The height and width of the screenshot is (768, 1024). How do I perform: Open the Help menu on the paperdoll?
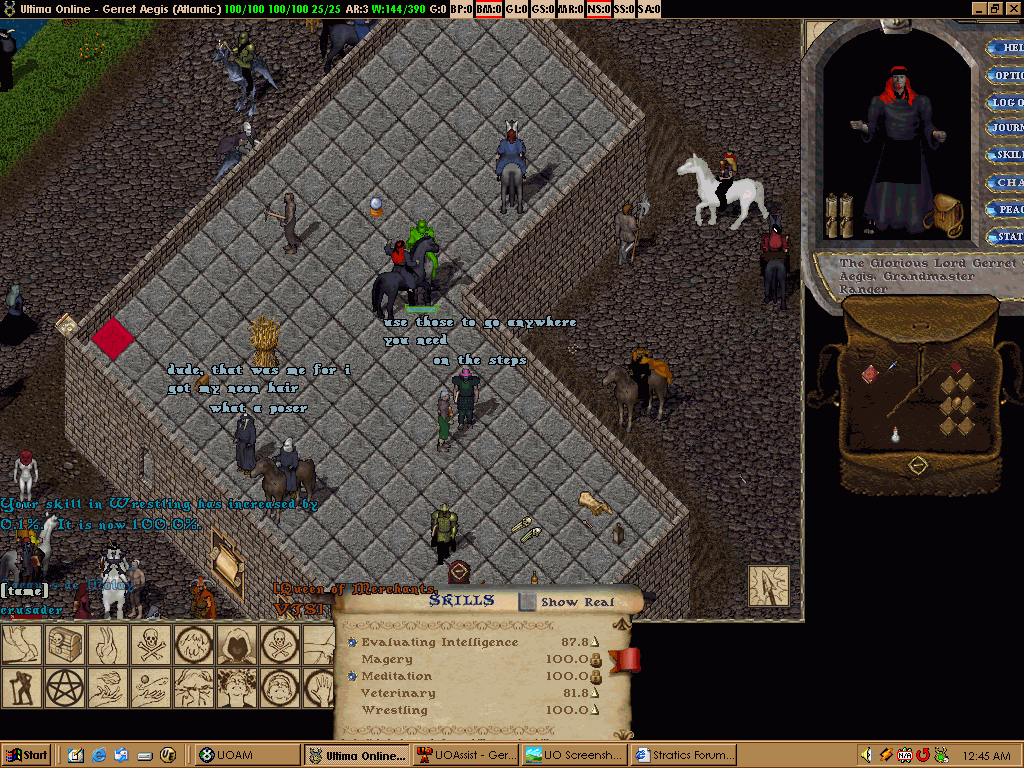click(x=1005, y=48)
